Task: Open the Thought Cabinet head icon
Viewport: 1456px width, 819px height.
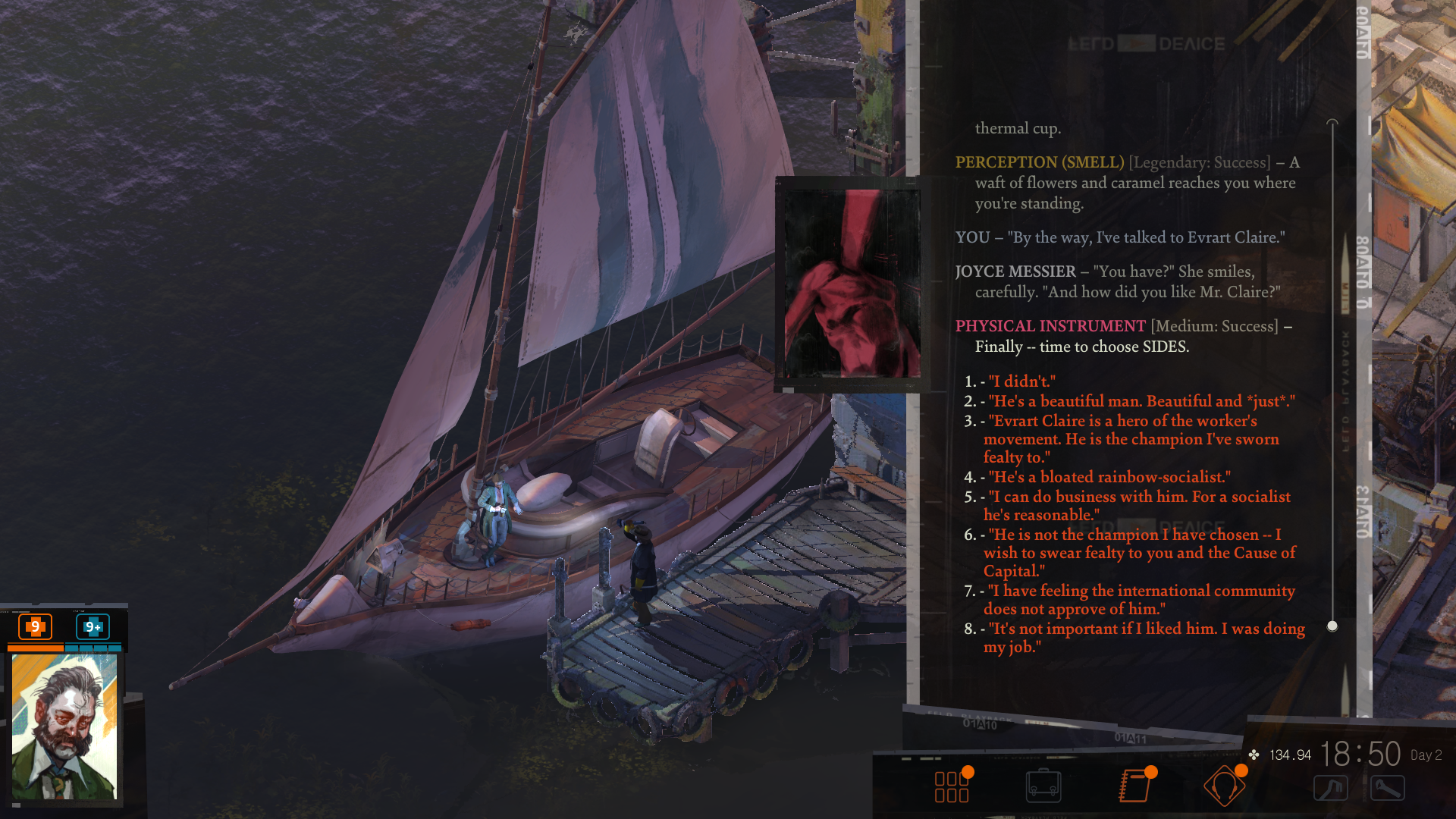Action: click(1224, 786)
